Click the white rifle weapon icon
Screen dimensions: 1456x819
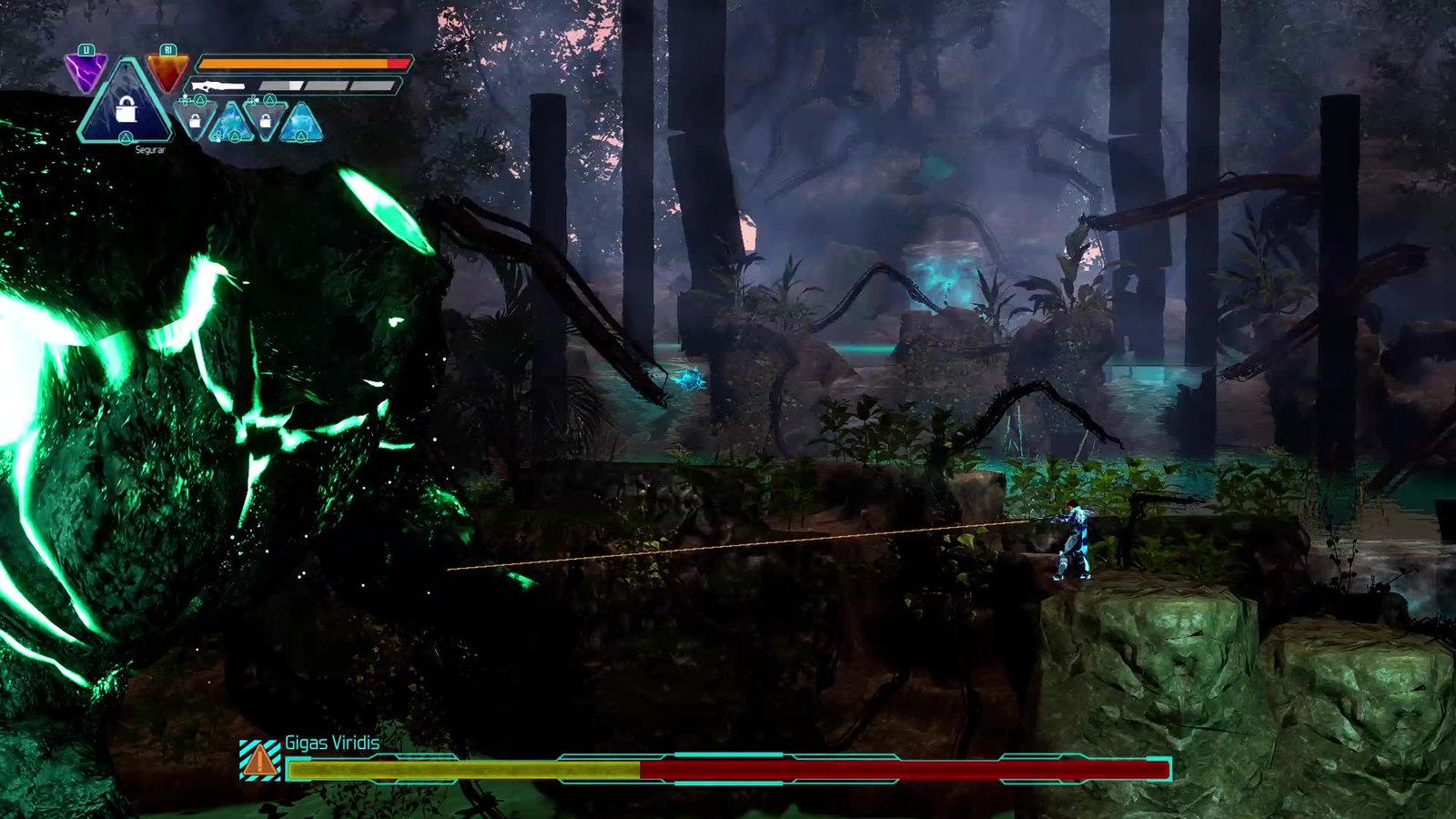218,86
